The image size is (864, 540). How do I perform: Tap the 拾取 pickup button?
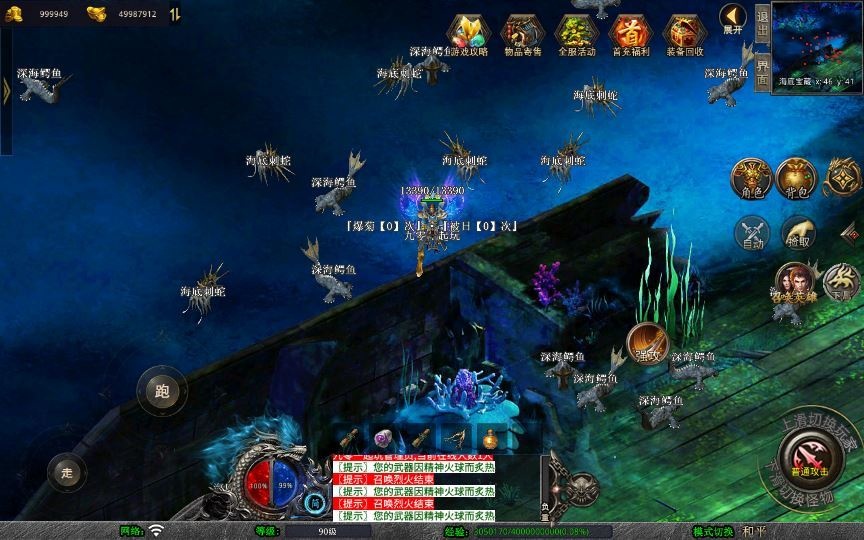pyautogui.click(x=798, y=233)
